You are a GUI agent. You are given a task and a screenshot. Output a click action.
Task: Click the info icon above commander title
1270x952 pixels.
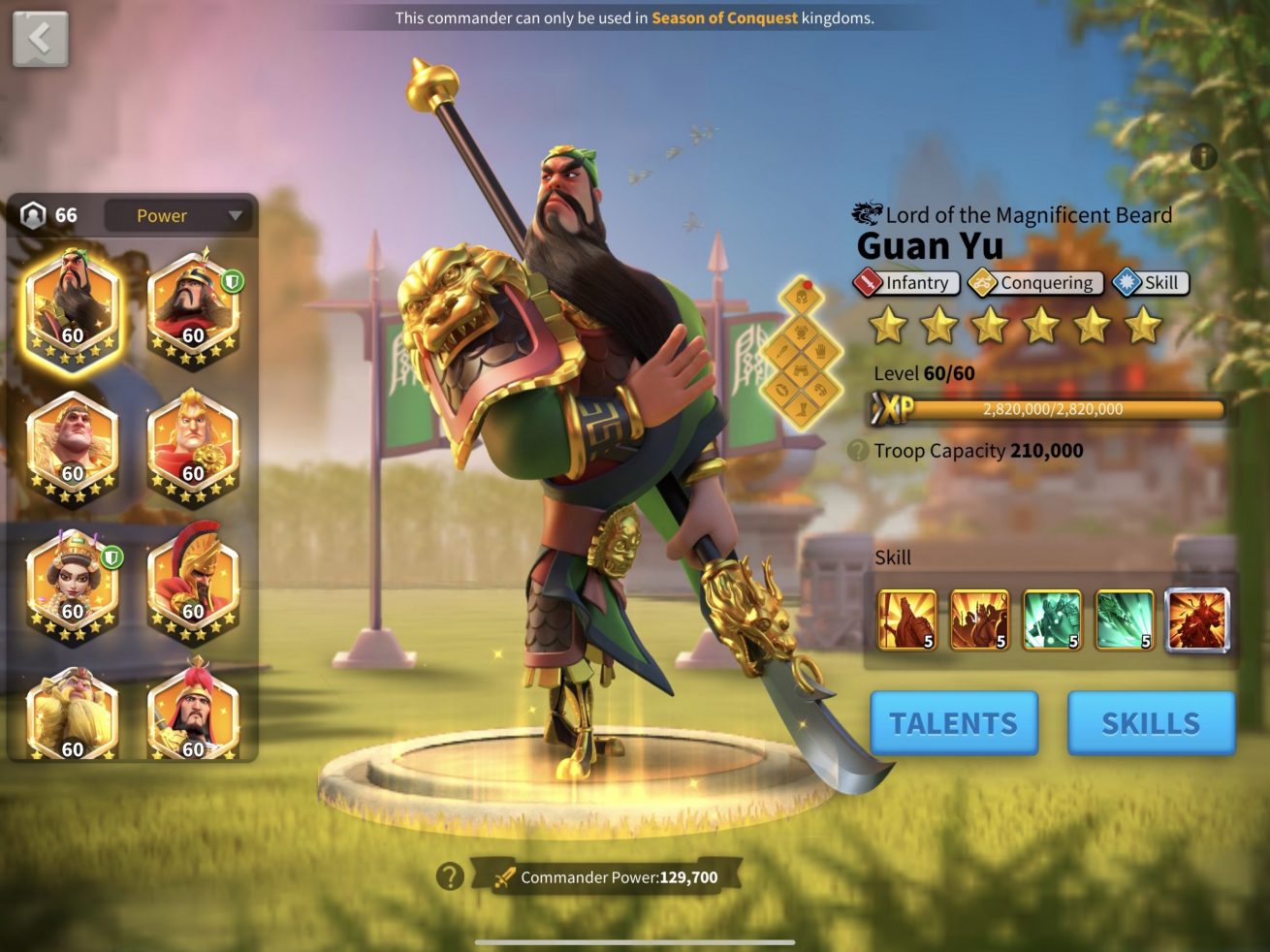[x=1203, y=156]
